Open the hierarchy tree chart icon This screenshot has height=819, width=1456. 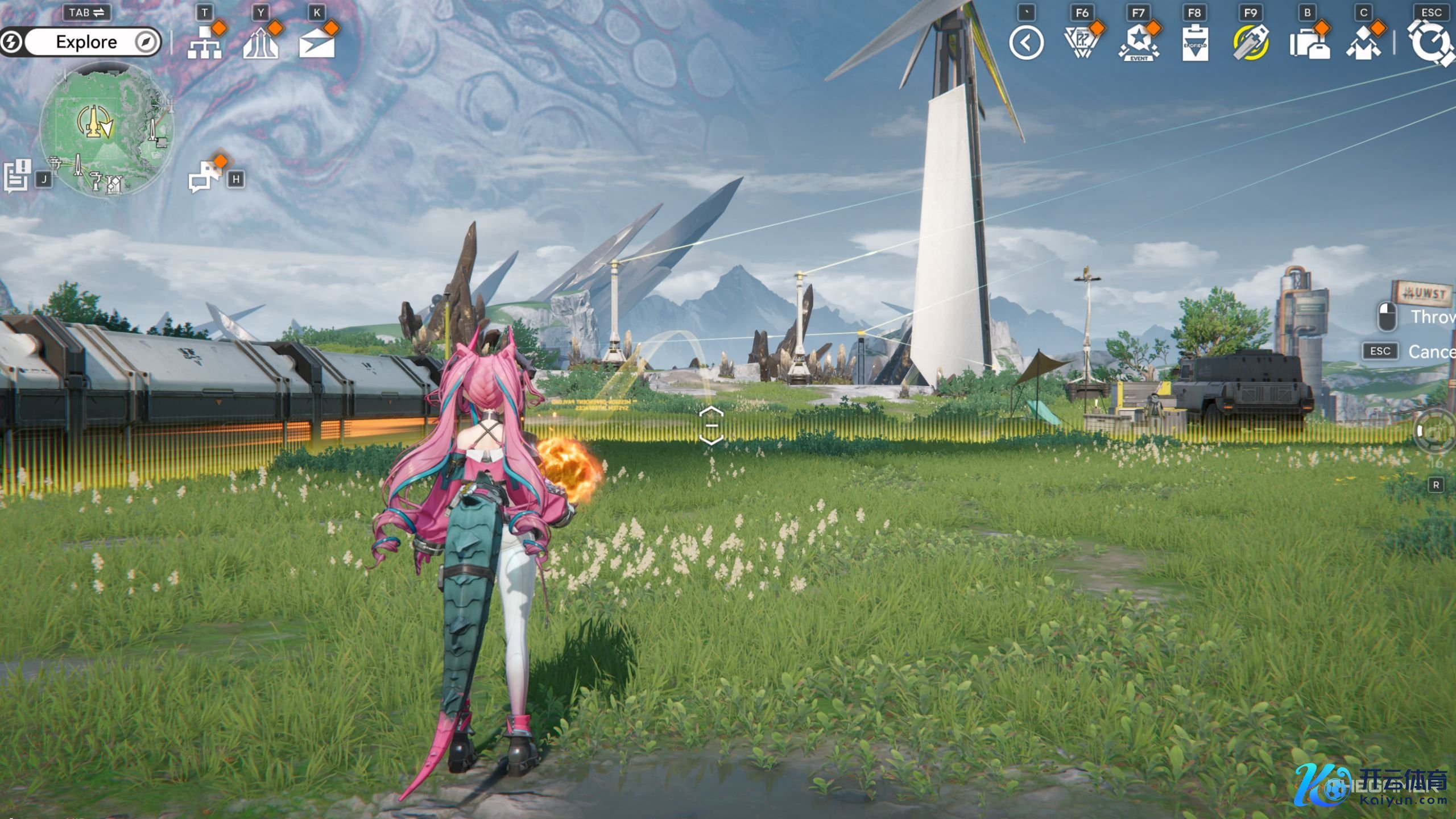coord(204,43)
